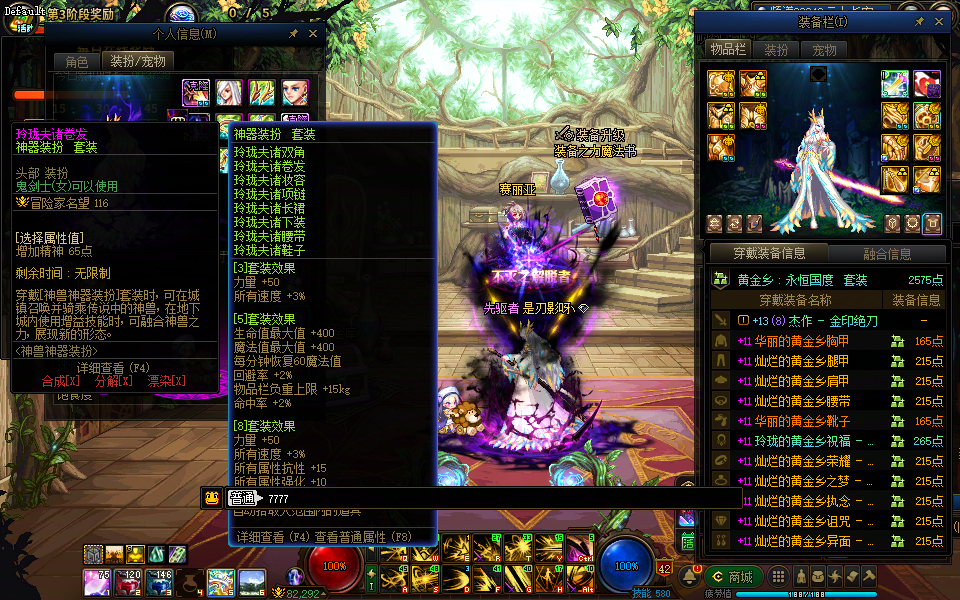Screen dimensions: 960x600
Task: Open the 商城 shop button
Action: pyautogui.click(x=733, y=576)
